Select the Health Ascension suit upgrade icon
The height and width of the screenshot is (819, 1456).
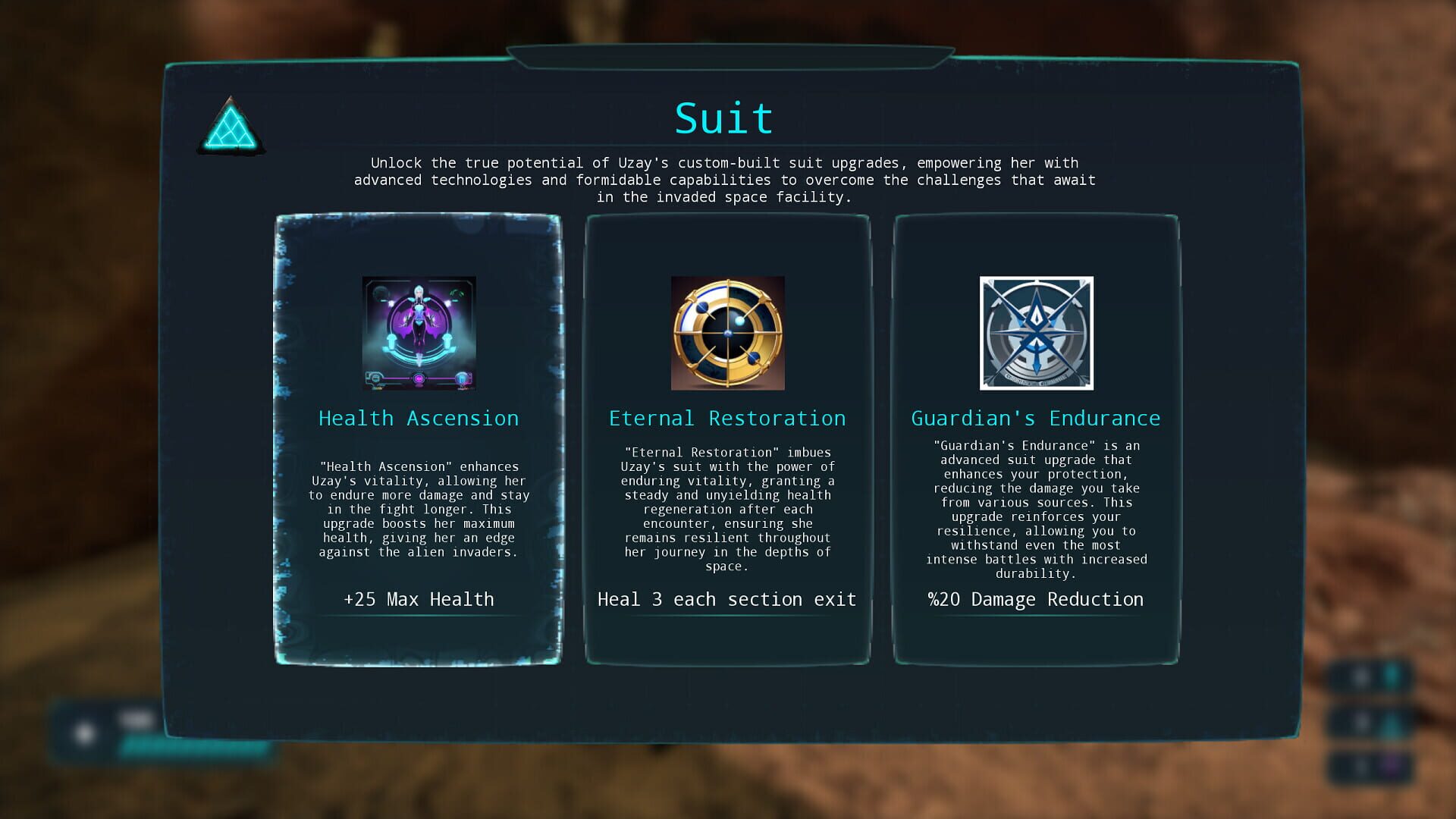pos(418,334)
